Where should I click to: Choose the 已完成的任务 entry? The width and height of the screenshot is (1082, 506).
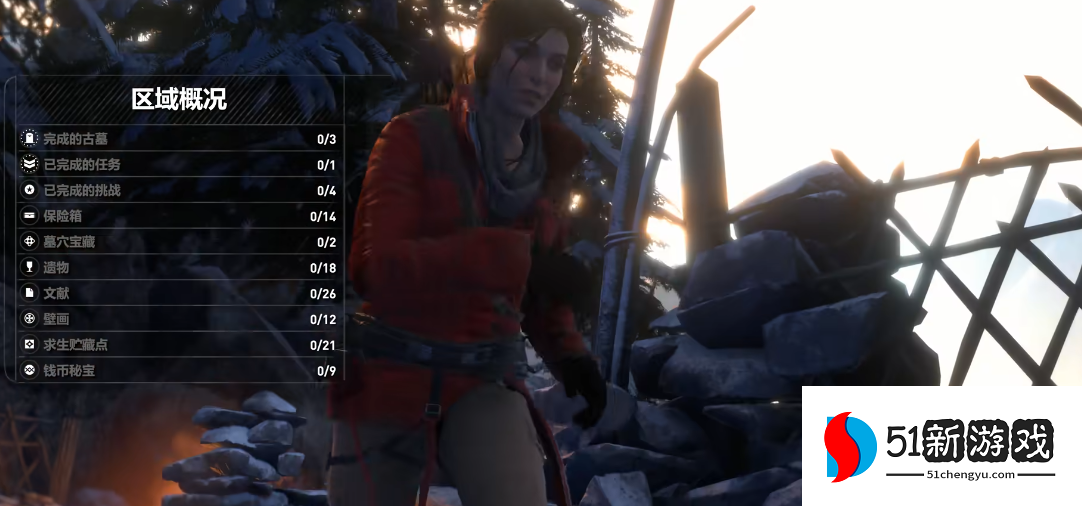click(x=180, y=165)
